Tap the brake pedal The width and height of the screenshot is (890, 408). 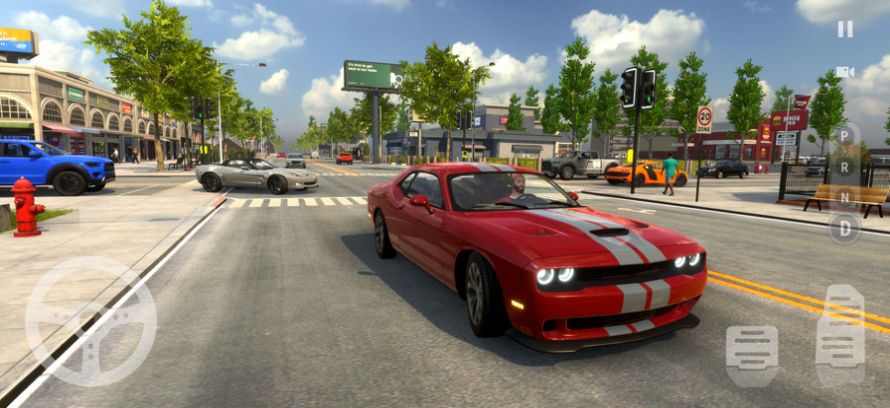point(752,355)
